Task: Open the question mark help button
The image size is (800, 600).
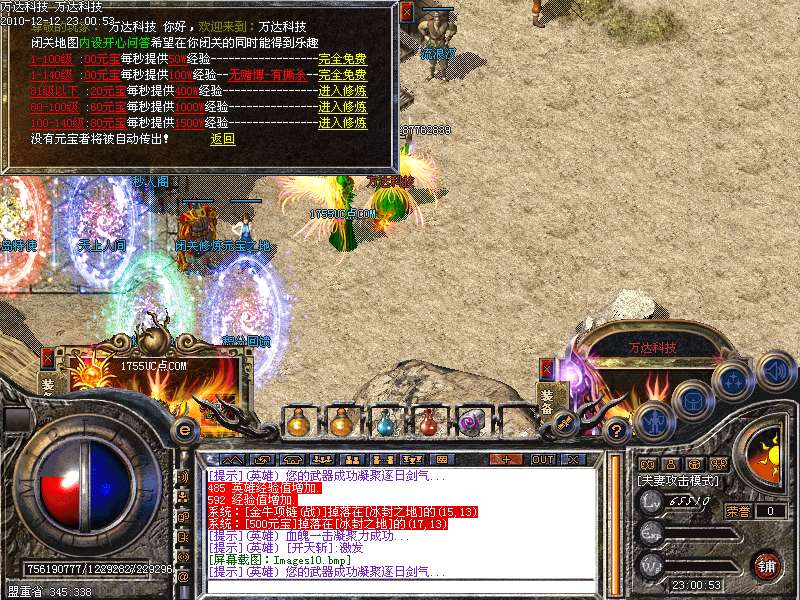Action: pos(618,430)
